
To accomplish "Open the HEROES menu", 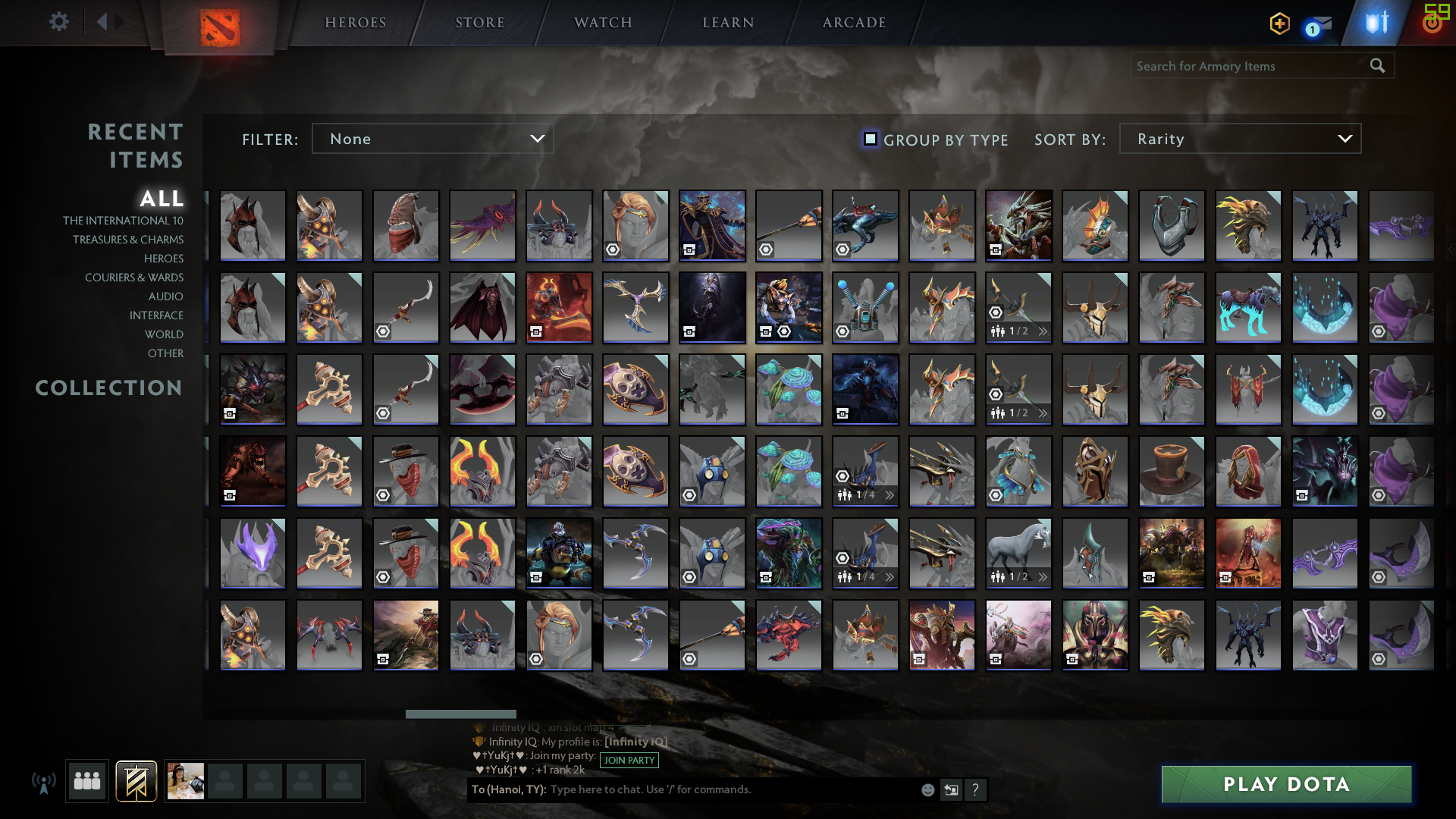I will click(x=355, y=22).
